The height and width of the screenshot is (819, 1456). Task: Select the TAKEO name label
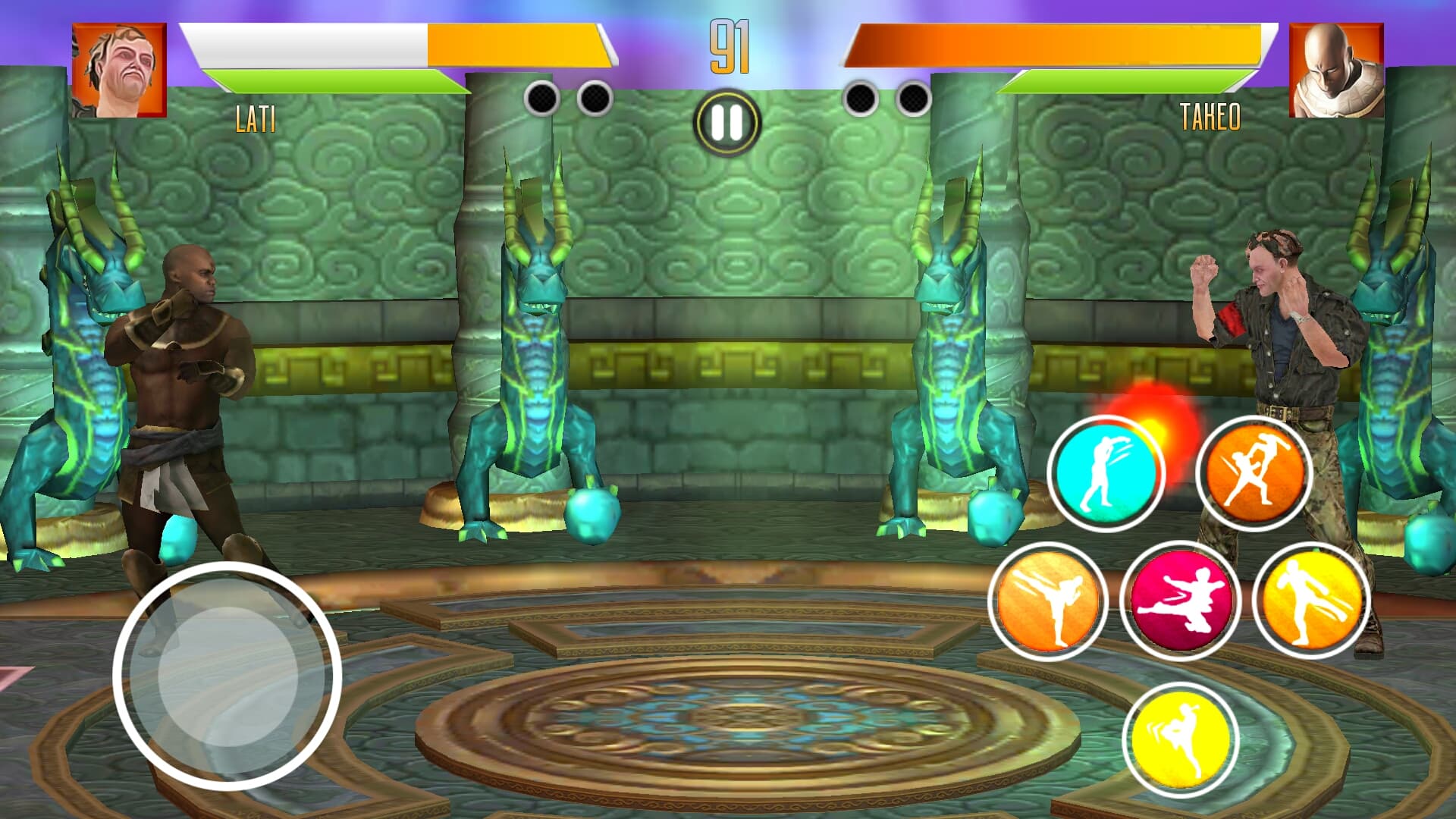point(1211,118)
